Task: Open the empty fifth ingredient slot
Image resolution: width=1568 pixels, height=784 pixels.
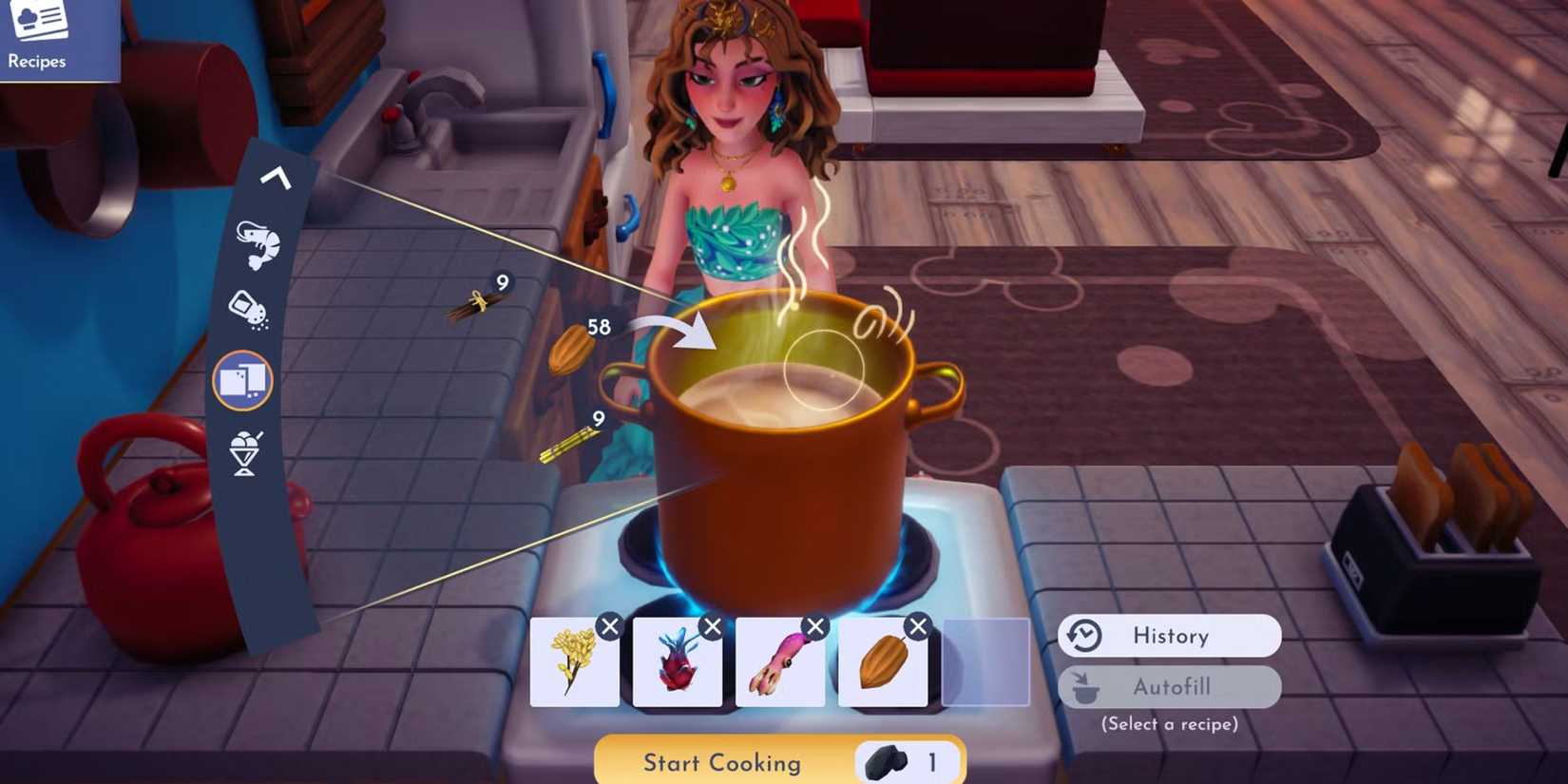Action: pos(985,661)
